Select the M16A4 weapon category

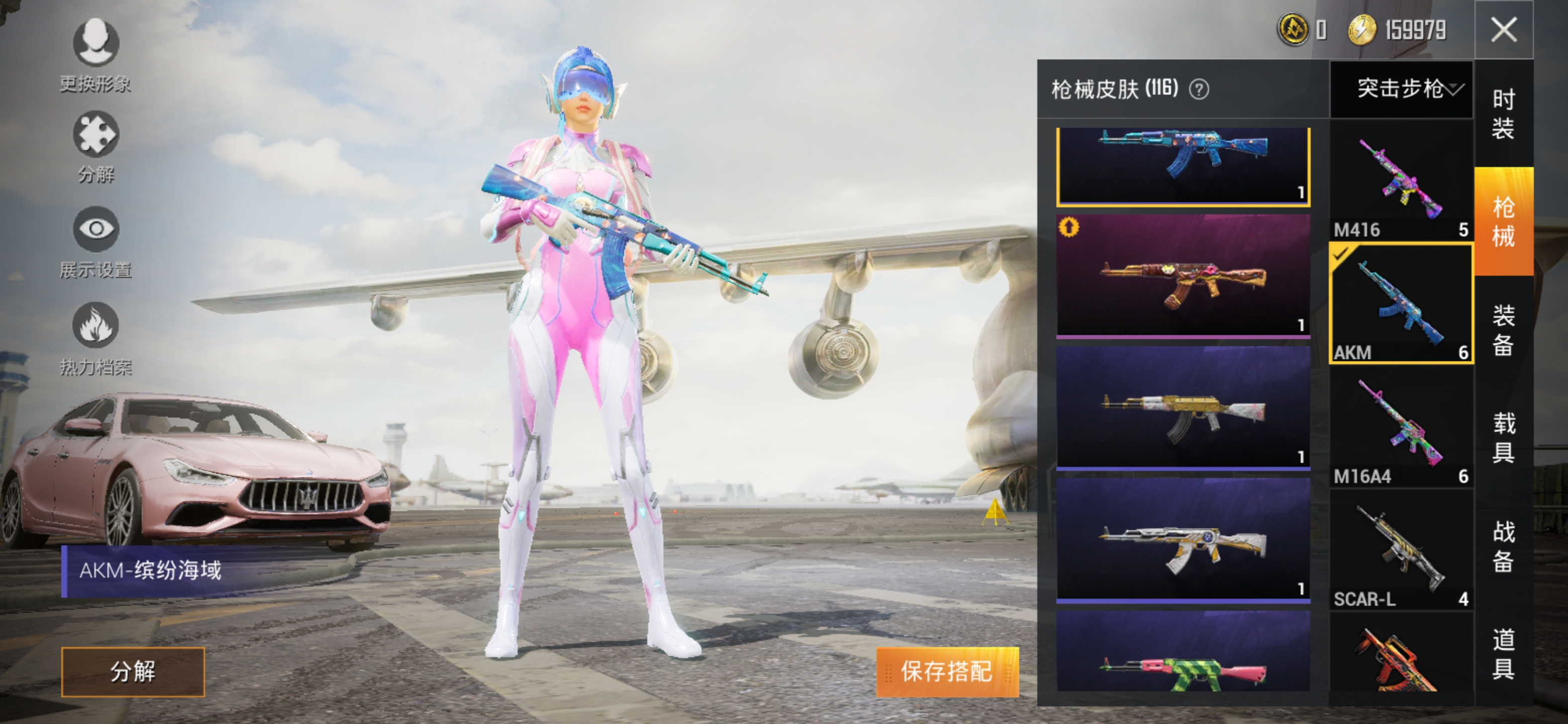click(1401, 427)
